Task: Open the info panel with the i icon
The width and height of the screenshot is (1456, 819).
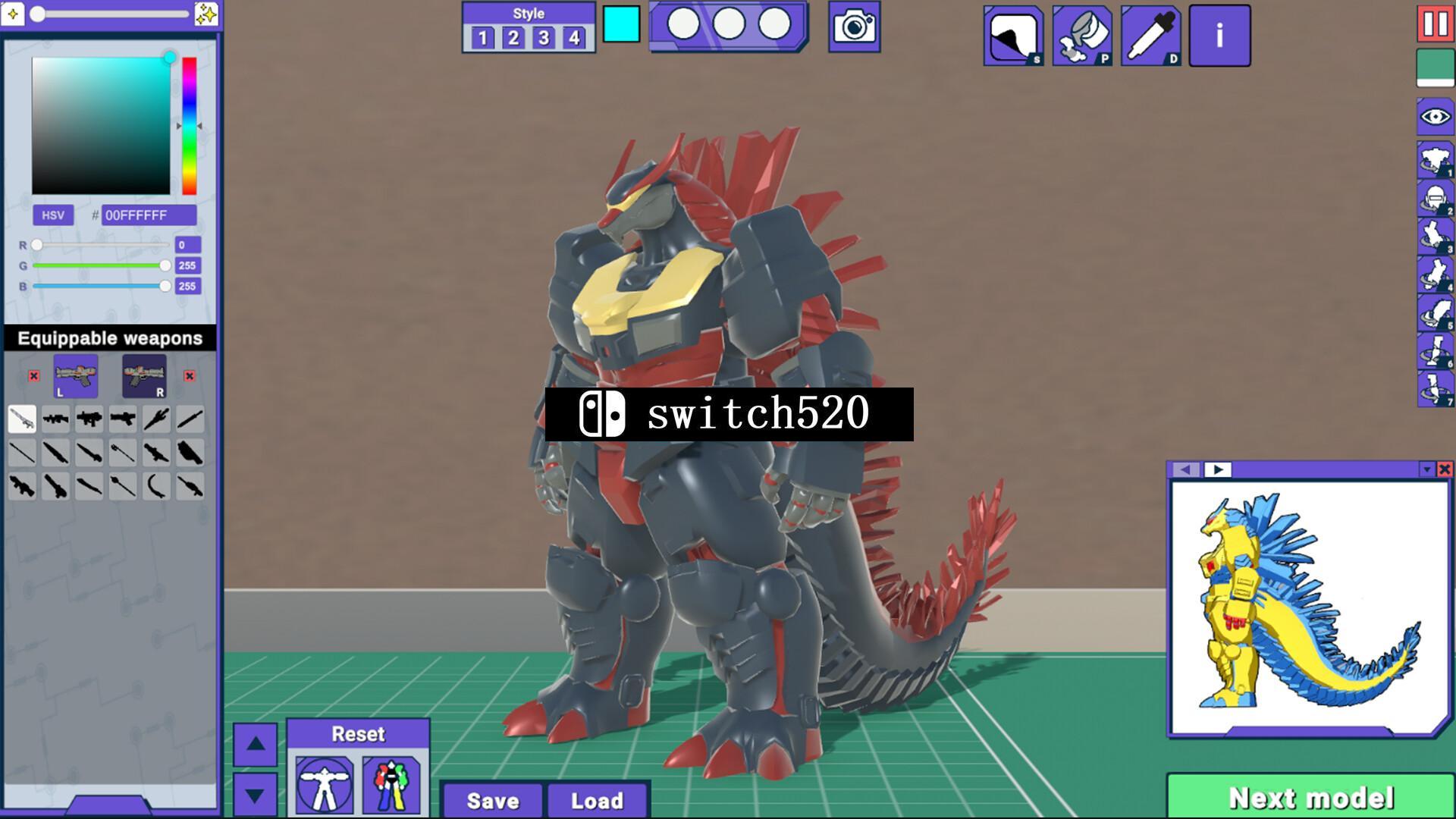Action: tap(1219, 36)
